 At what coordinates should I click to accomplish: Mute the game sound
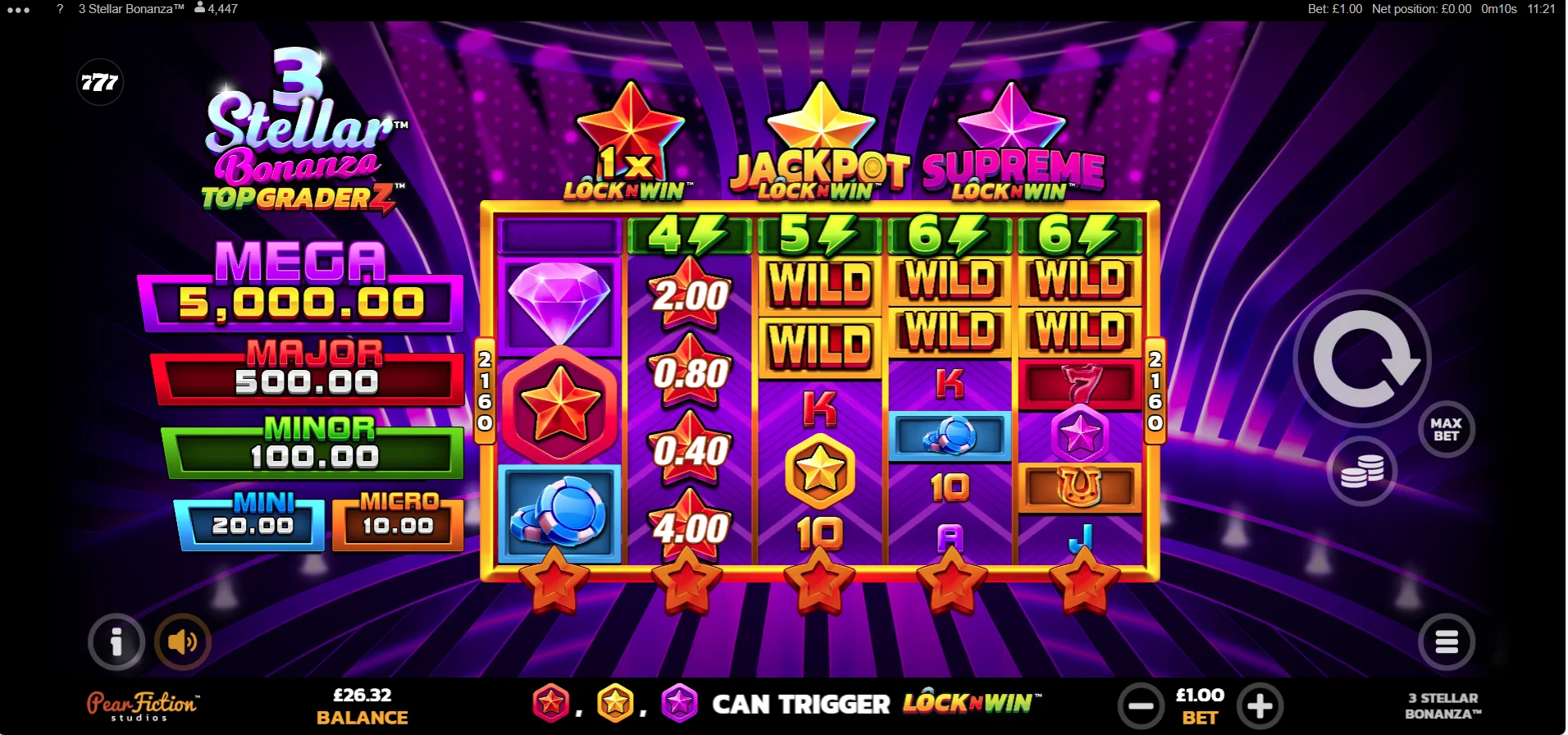tap(181, 642)
